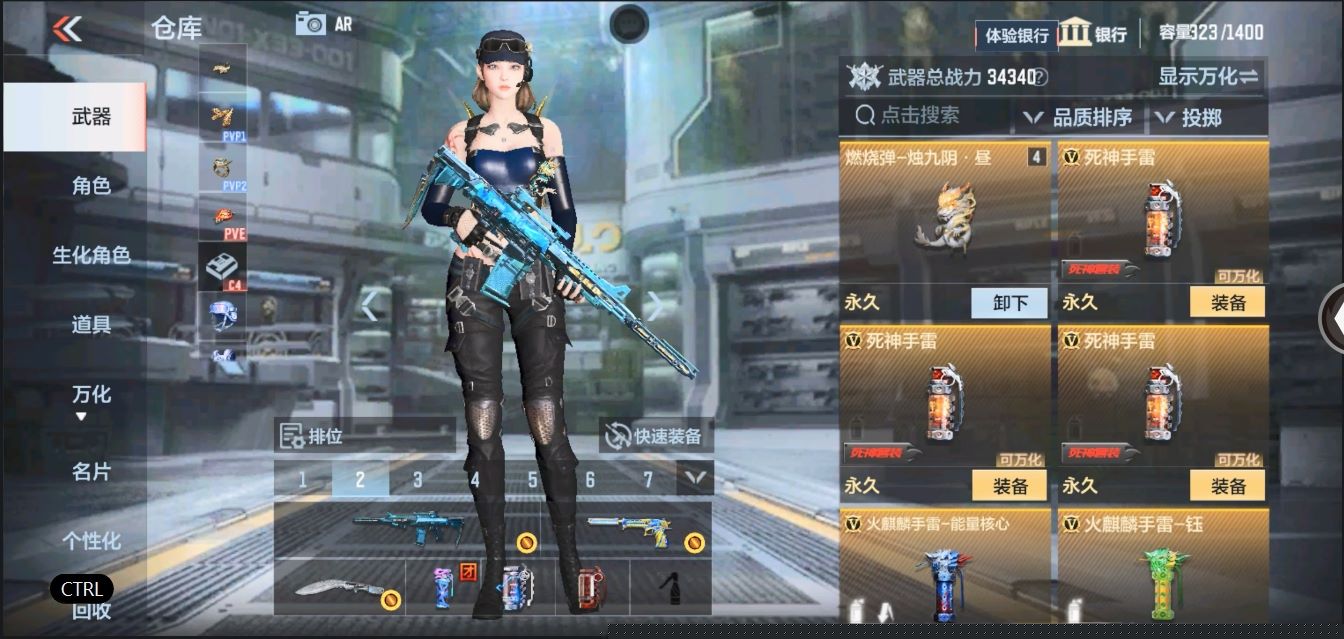Open the 品质排序 sort dropdown
This screenshot has height=639, width=1344.
(x=1078, y=118)
